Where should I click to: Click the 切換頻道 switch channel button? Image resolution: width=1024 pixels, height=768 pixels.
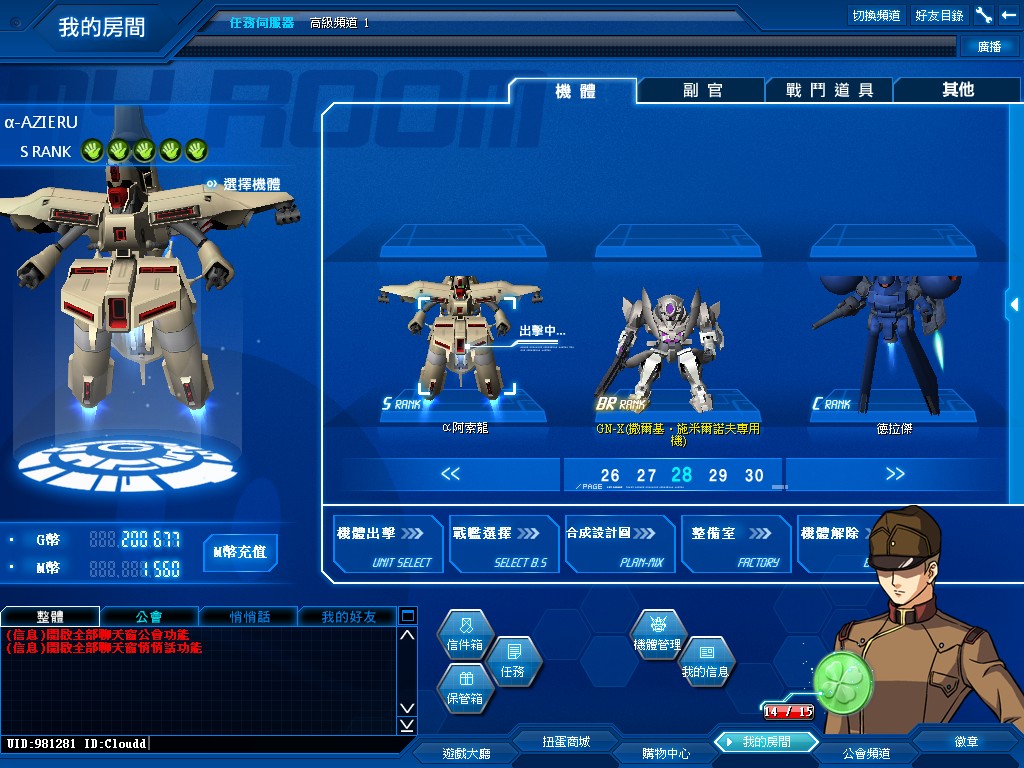876,15
